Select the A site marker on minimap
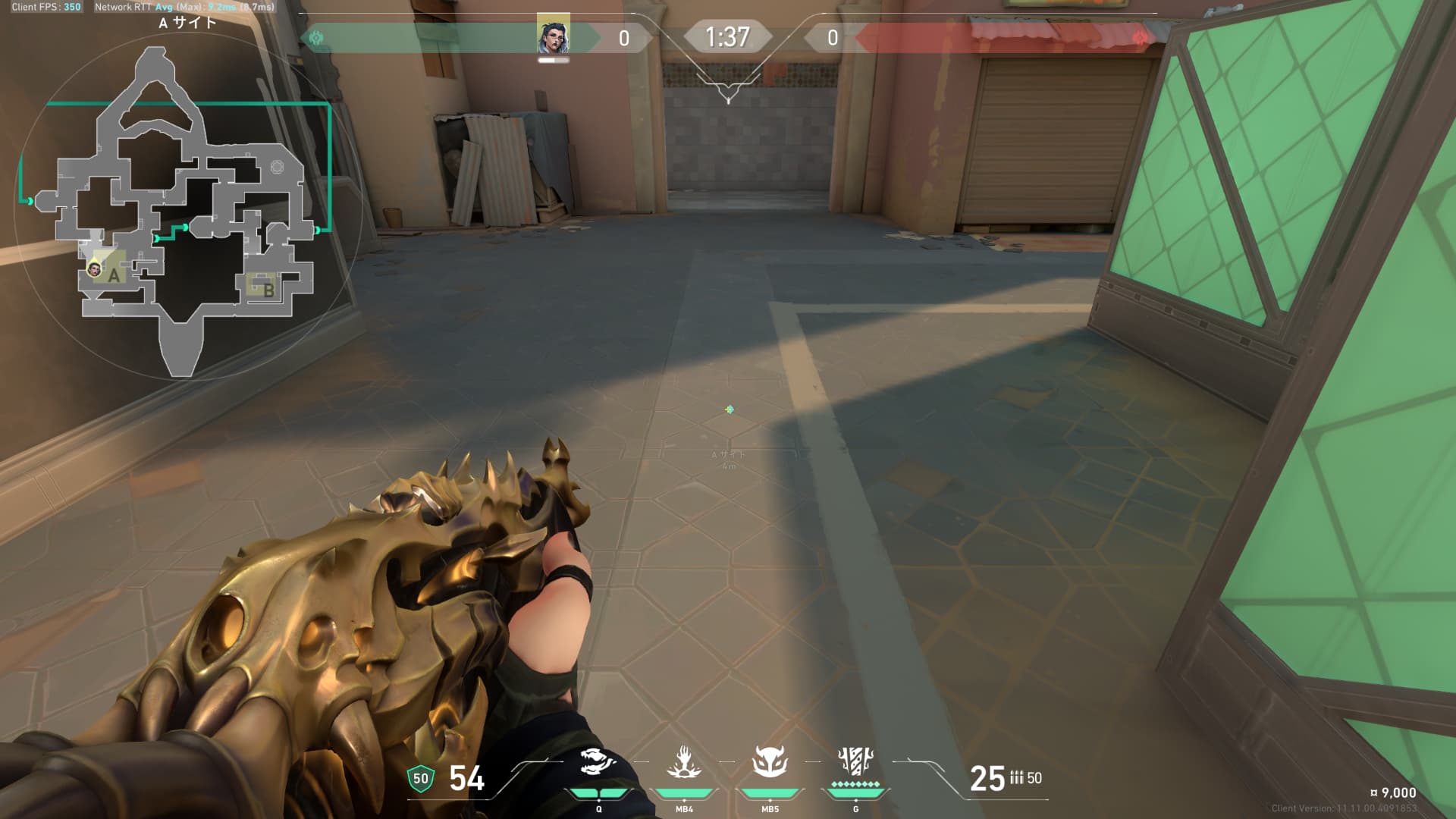Image resolution: width=1456 pixels, height=819 pixels. click(x=114, y=275)
